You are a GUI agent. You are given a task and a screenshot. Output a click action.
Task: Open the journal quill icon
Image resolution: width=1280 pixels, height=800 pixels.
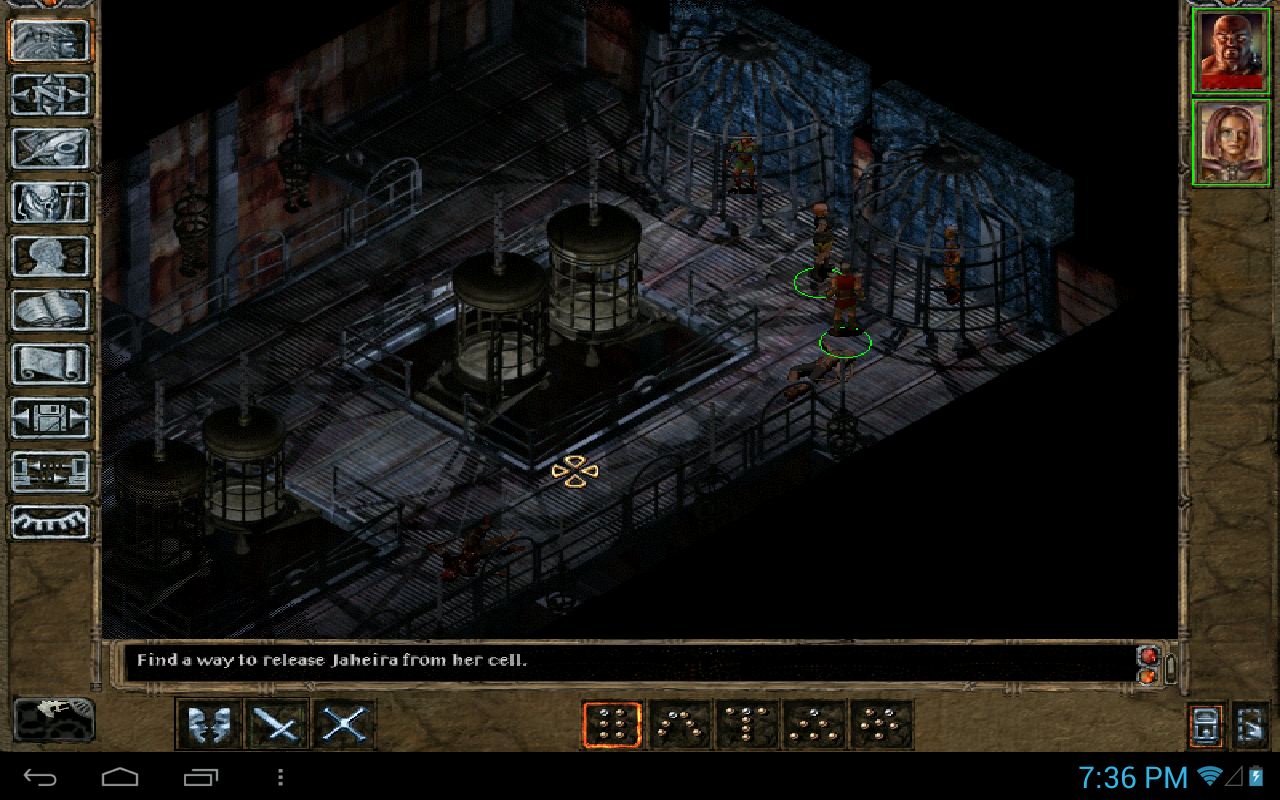click(x=50, y=148)
